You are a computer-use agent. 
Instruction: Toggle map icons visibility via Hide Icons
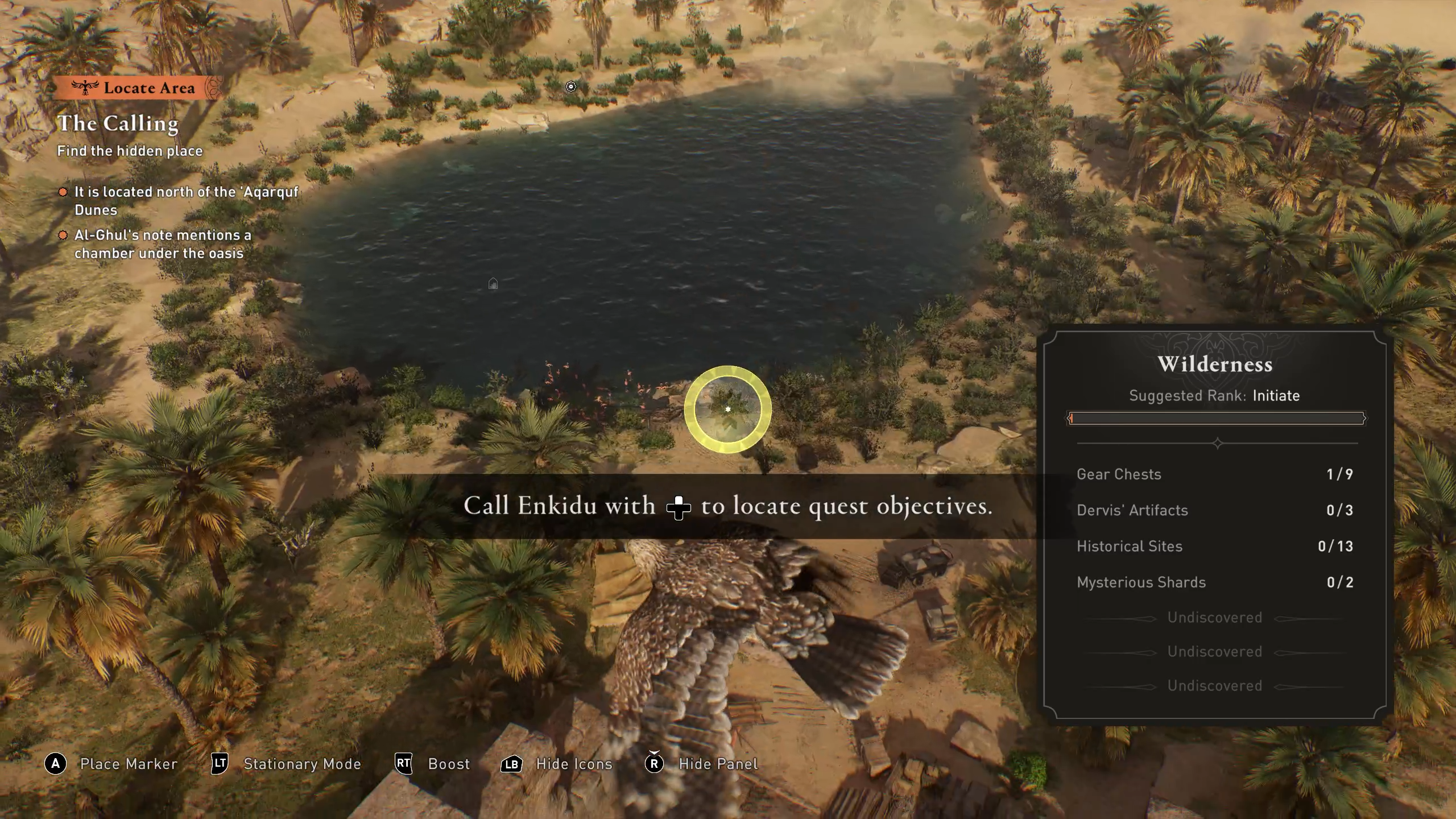(573, 764)
